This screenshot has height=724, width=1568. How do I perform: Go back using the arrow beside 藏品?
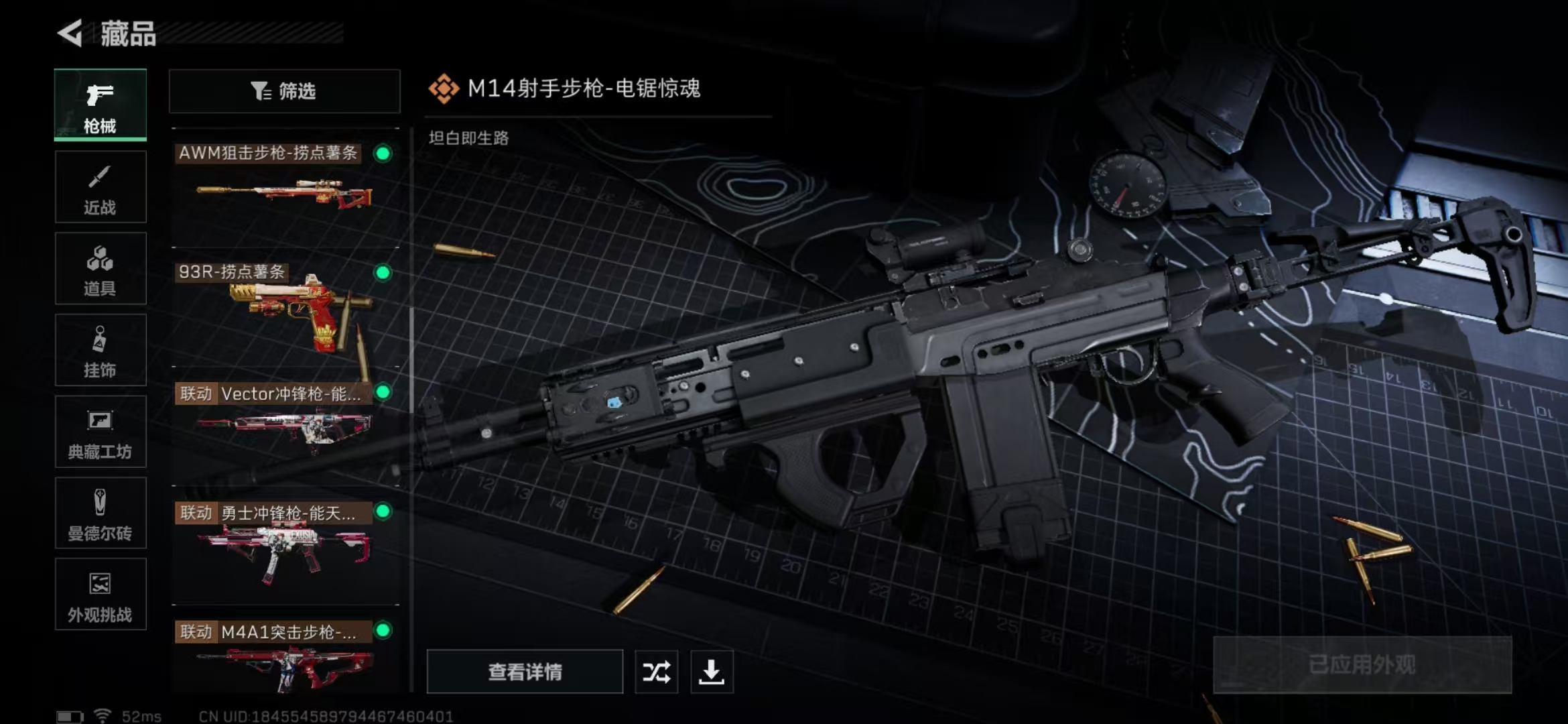pos(70,33)
